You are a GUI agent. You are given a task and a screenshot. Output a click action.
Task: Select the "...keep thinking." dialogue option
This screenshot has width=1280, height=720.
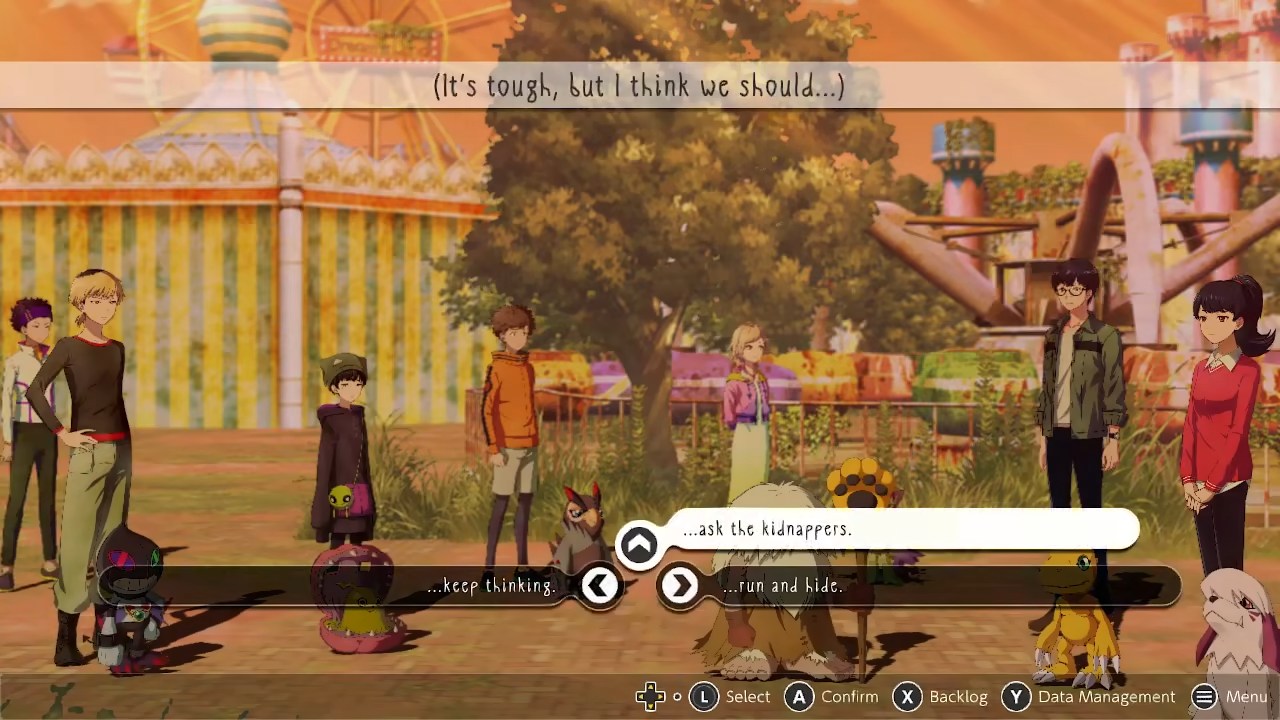click(491, 586)
